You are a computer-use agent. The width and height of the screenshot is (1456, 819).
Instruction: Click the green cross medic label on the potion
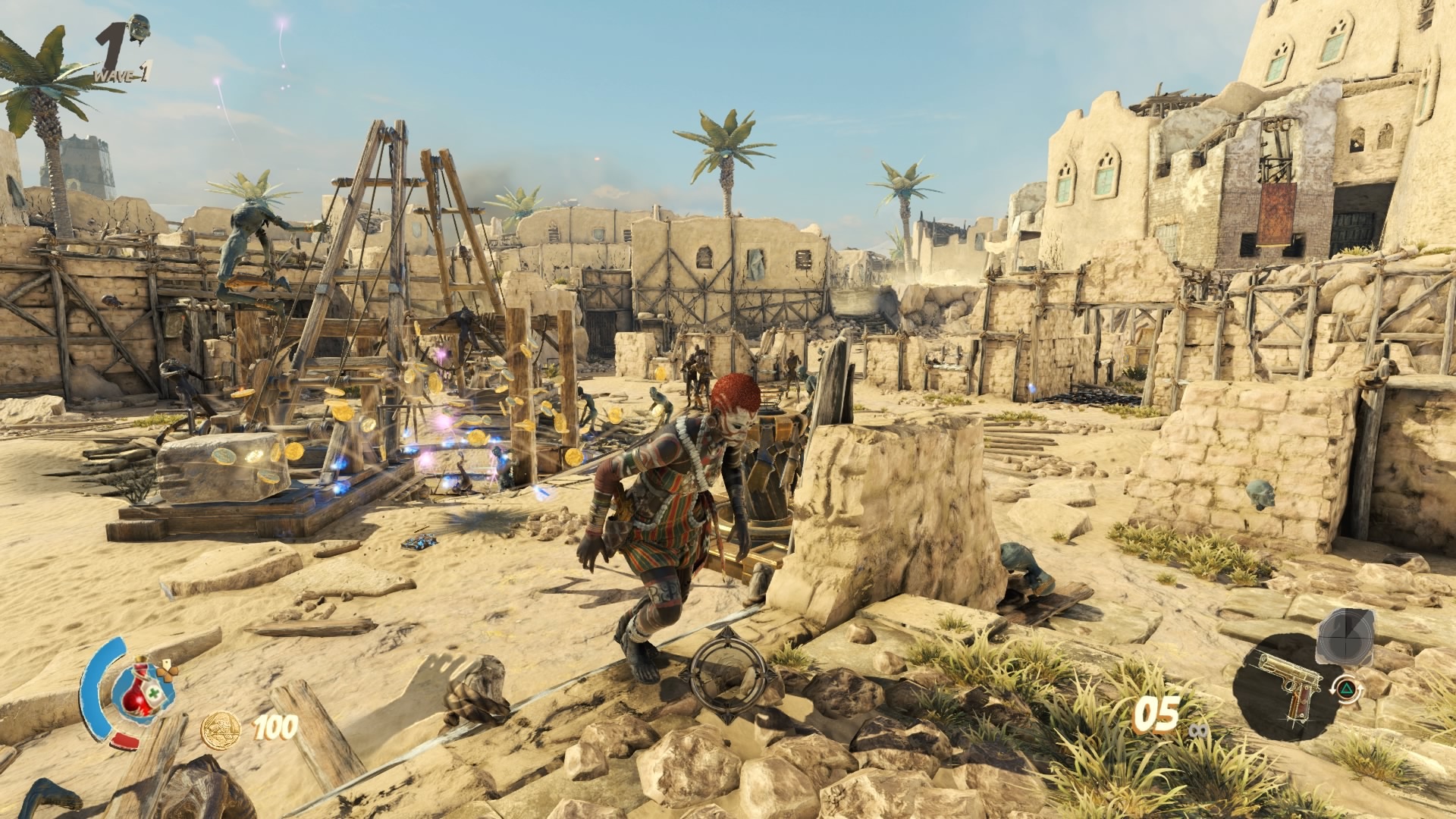pyautogui.click(x=153, y=692)
